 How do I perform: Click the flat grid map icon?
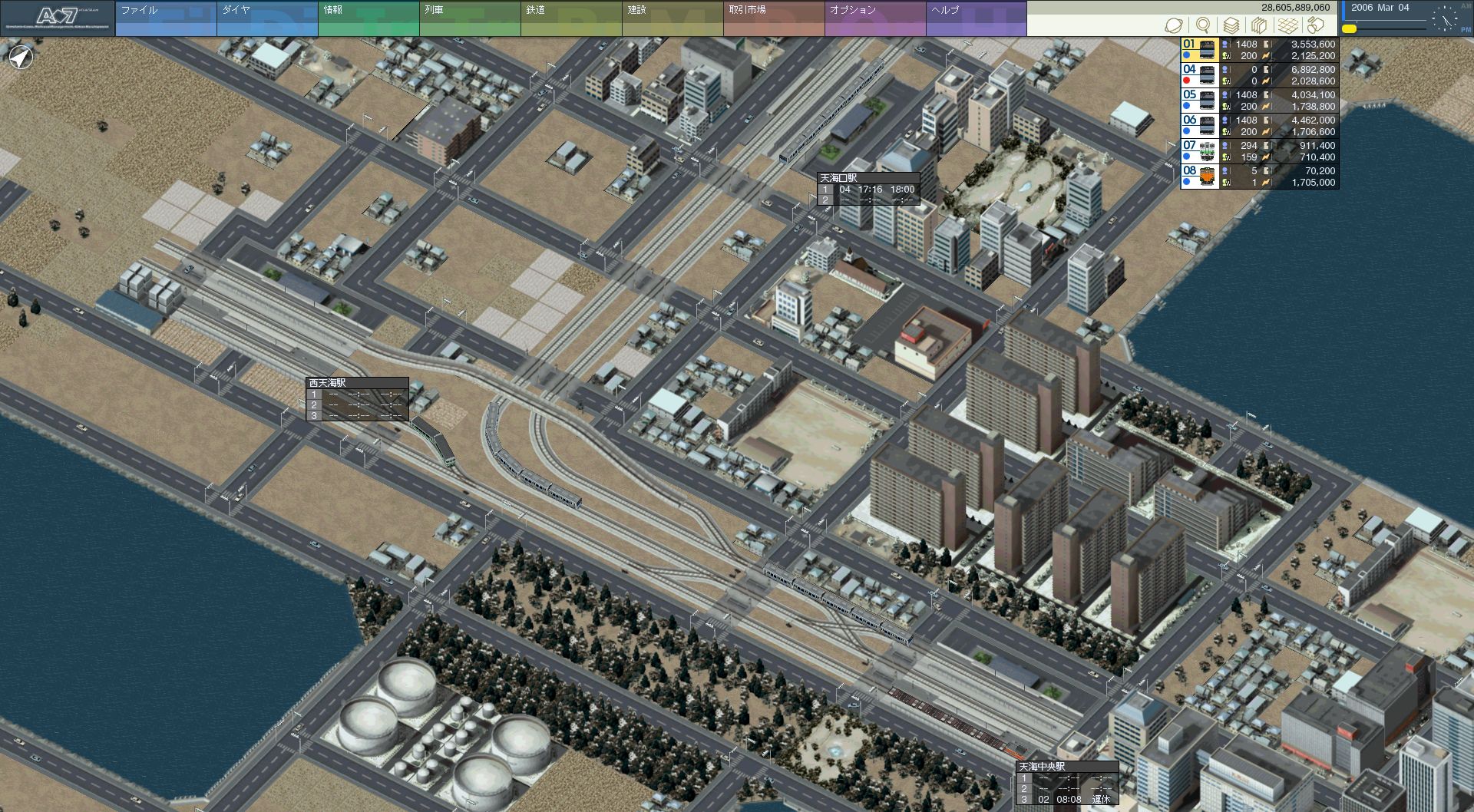tap(1288, 25)
